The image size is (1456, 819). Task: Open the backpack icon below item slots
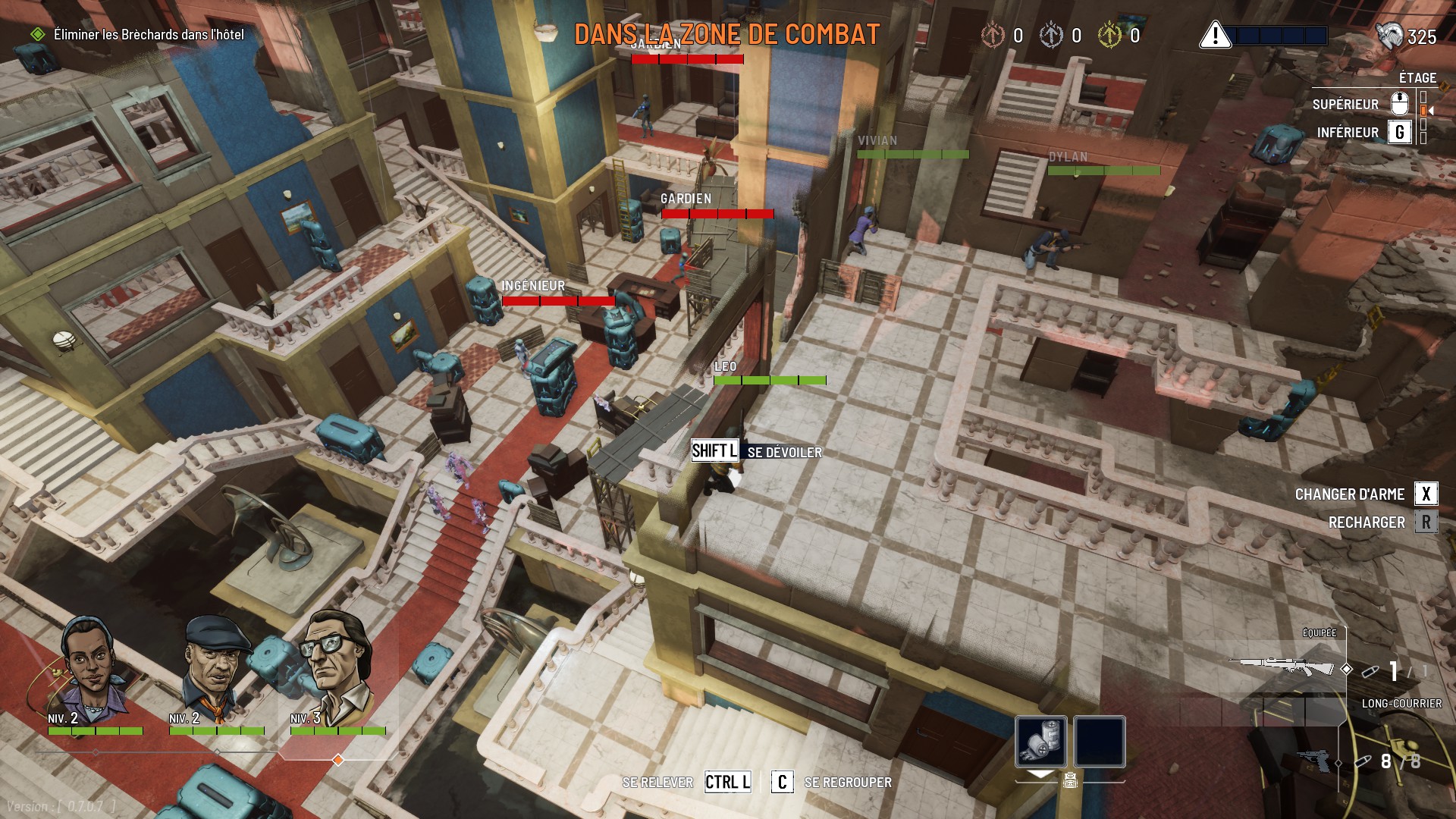1070,780
